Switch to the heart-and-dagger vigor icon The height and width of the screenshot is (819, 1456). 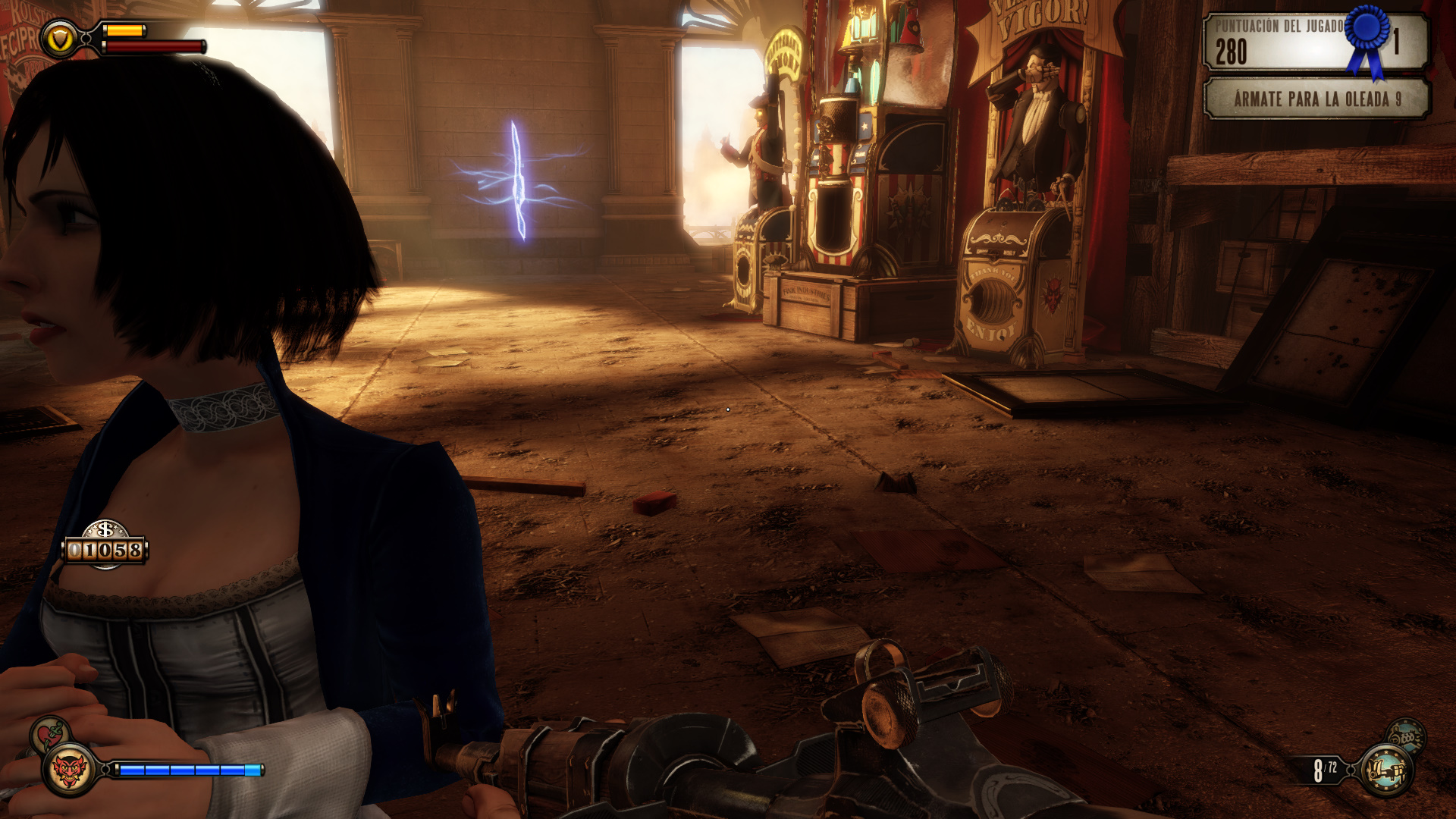click(50, 733)
